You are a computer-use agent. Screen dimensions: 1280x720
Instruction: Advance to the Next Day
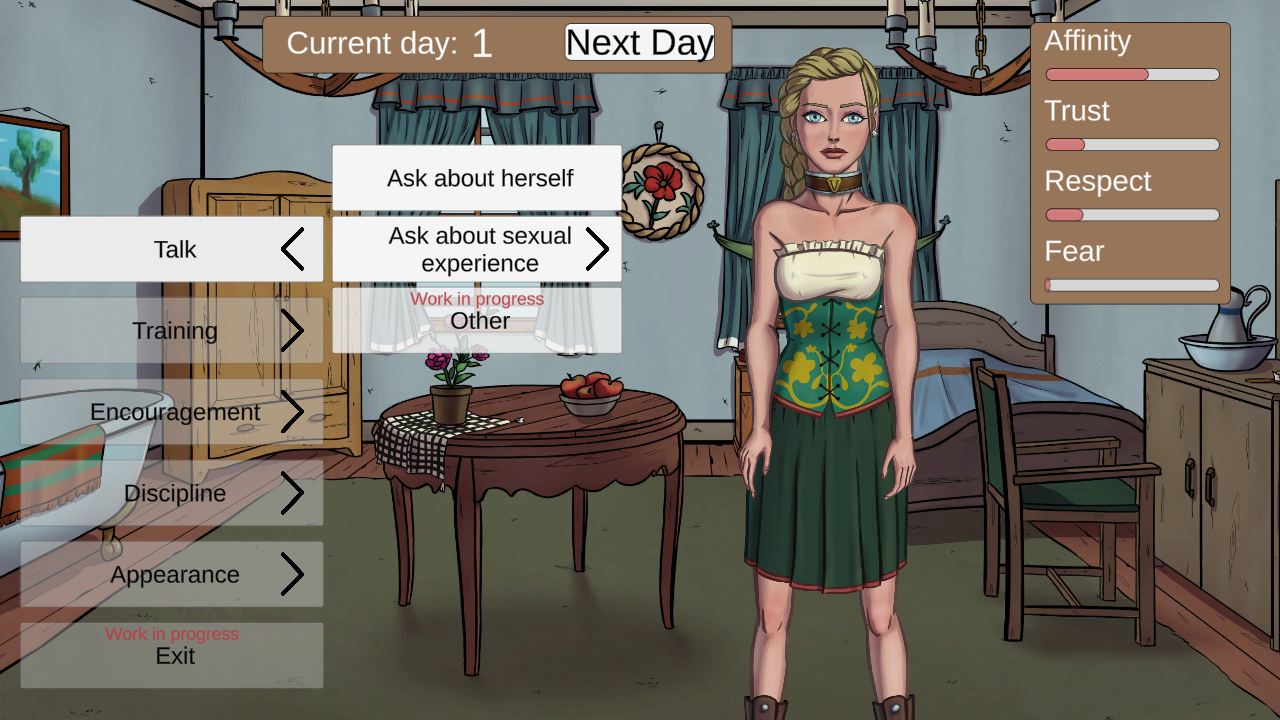click(x=639, y=42)
